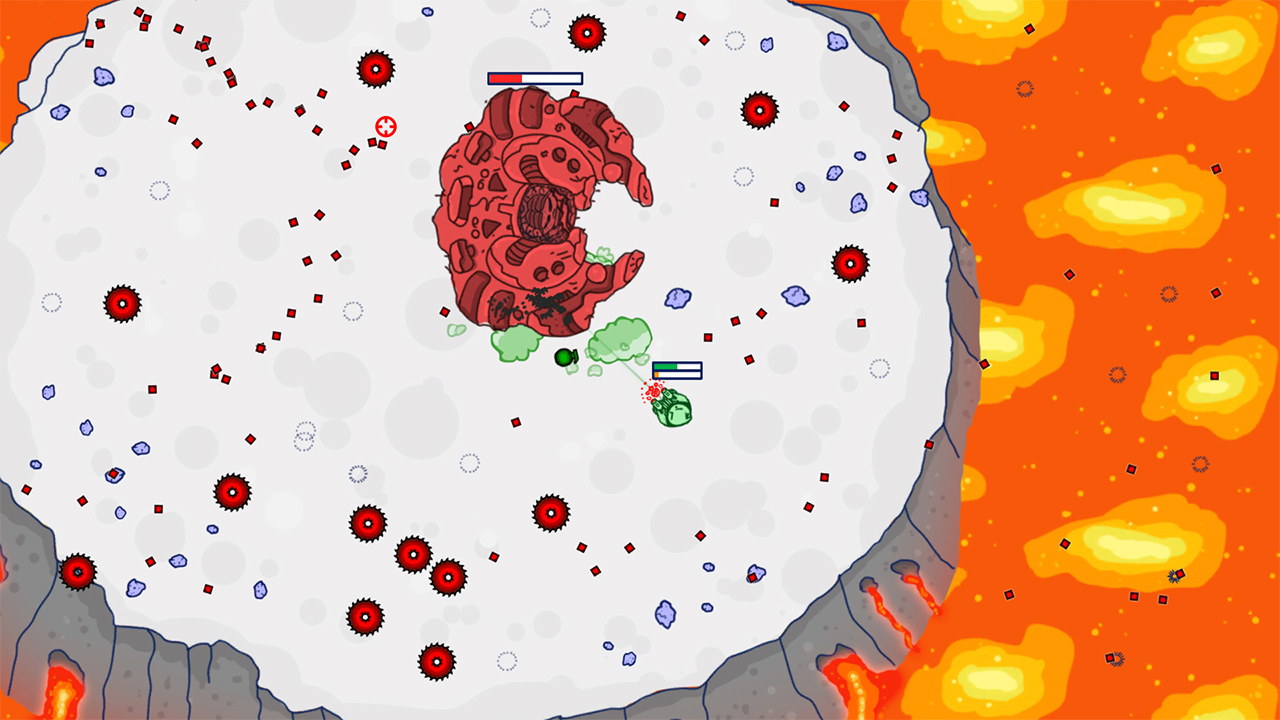Click the red crosshair target marker
1280x720 pixels.
(387, 126)
